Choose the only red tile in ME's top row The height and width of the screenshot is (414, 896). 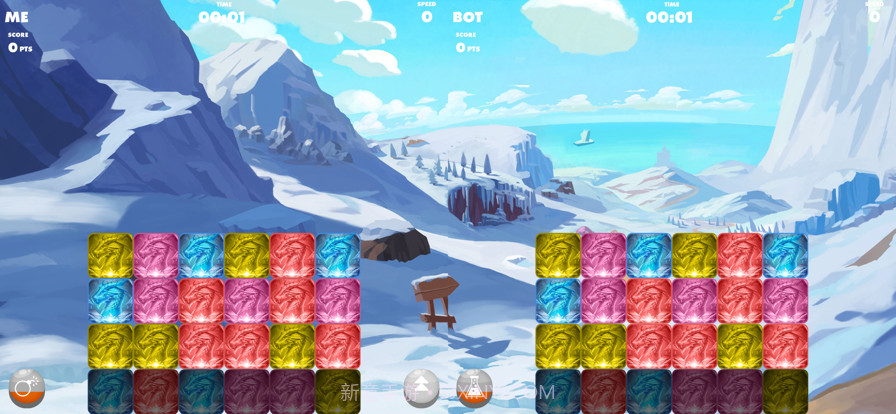[292, 255]
